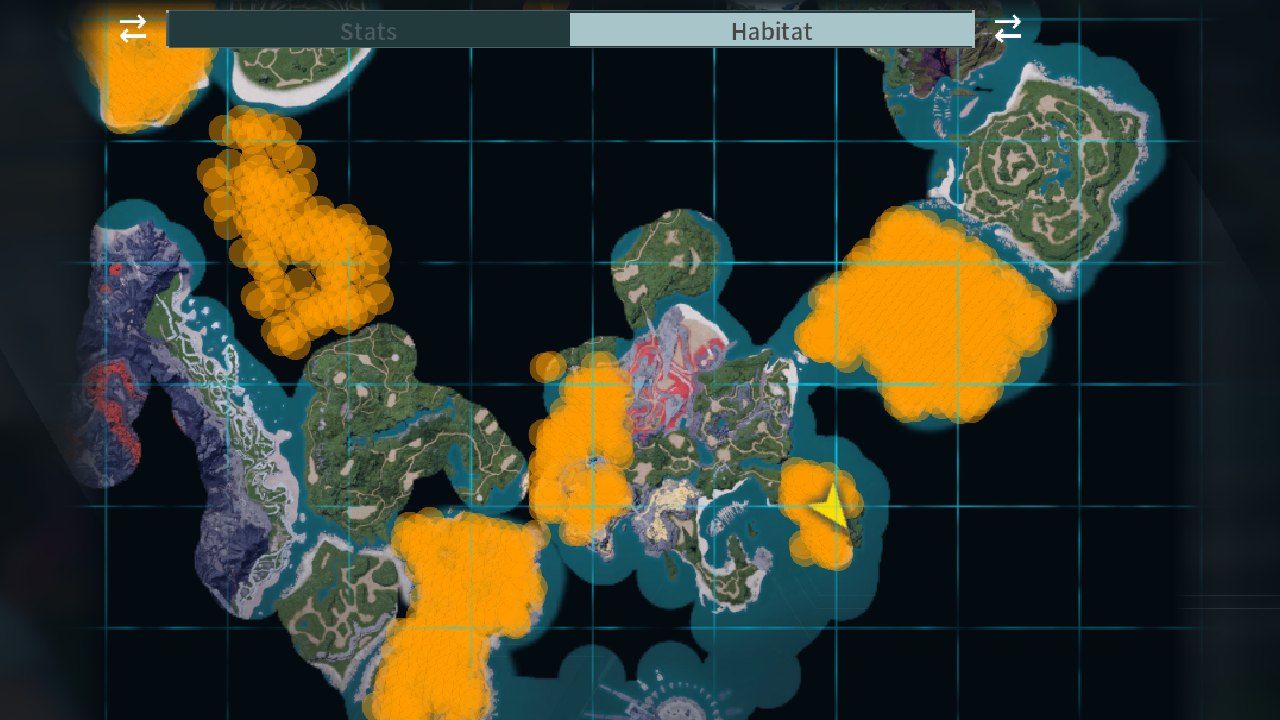Click the lone habitat dot left of the center island

[x=548, y=367]
